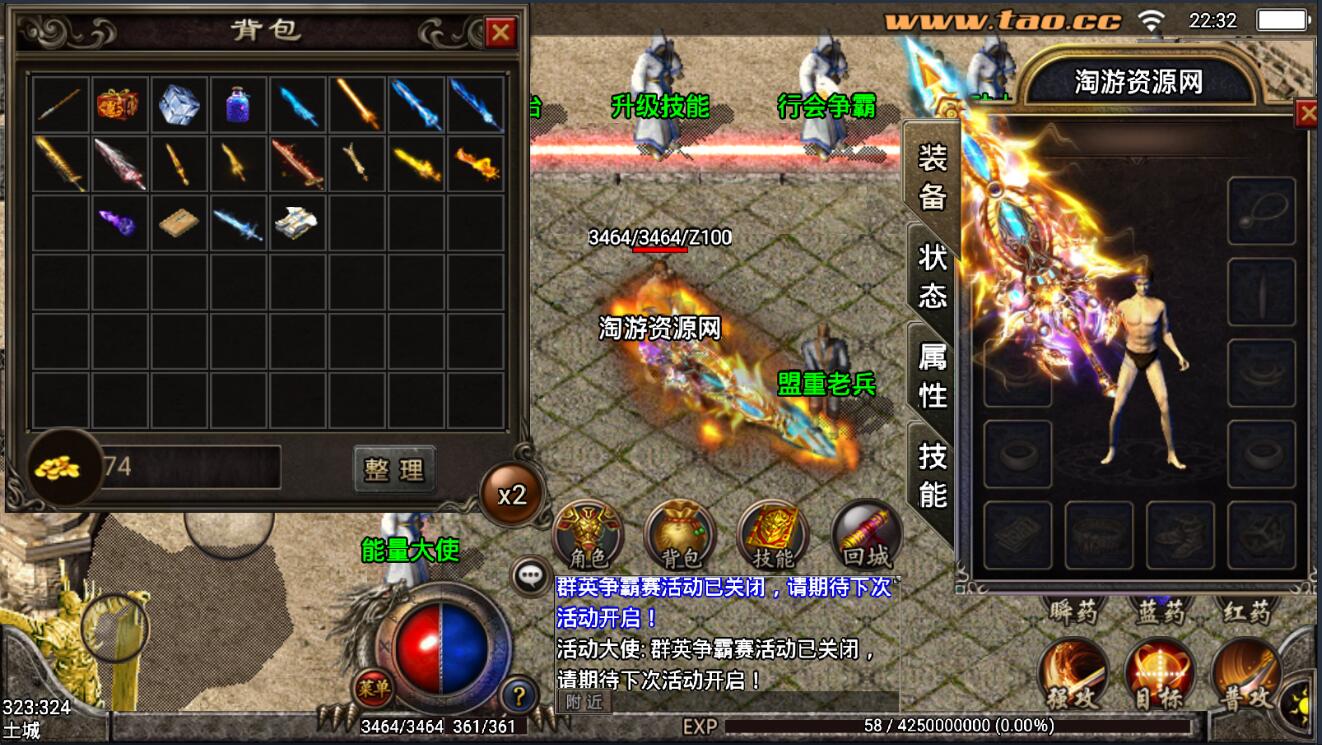Tap the 目标 target button

(x=1158, y=674)
